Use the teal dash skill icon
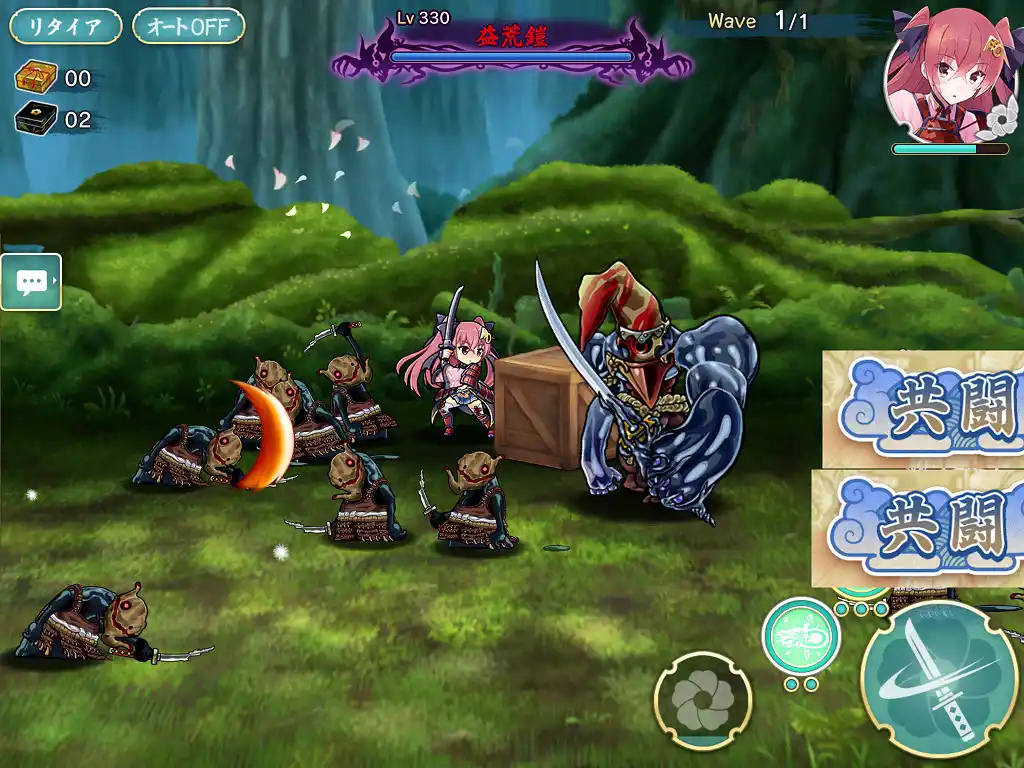Image resolution: width=1024 pixels, height=768 pixels. click(801, 635)
